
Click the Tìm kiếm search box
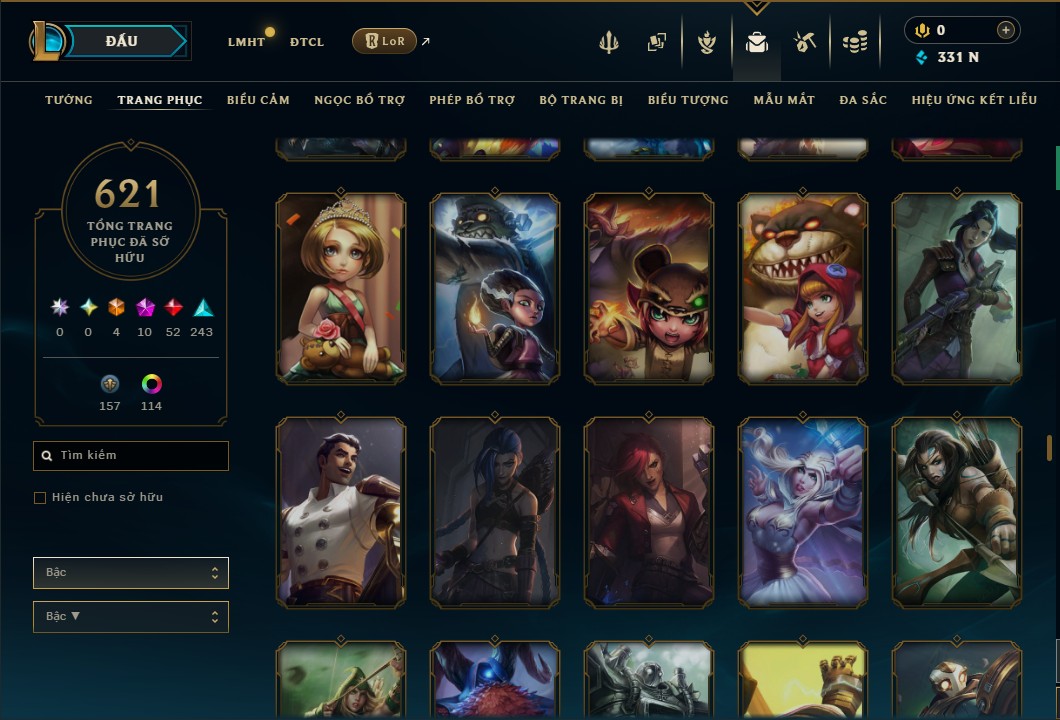pos(131,456)
